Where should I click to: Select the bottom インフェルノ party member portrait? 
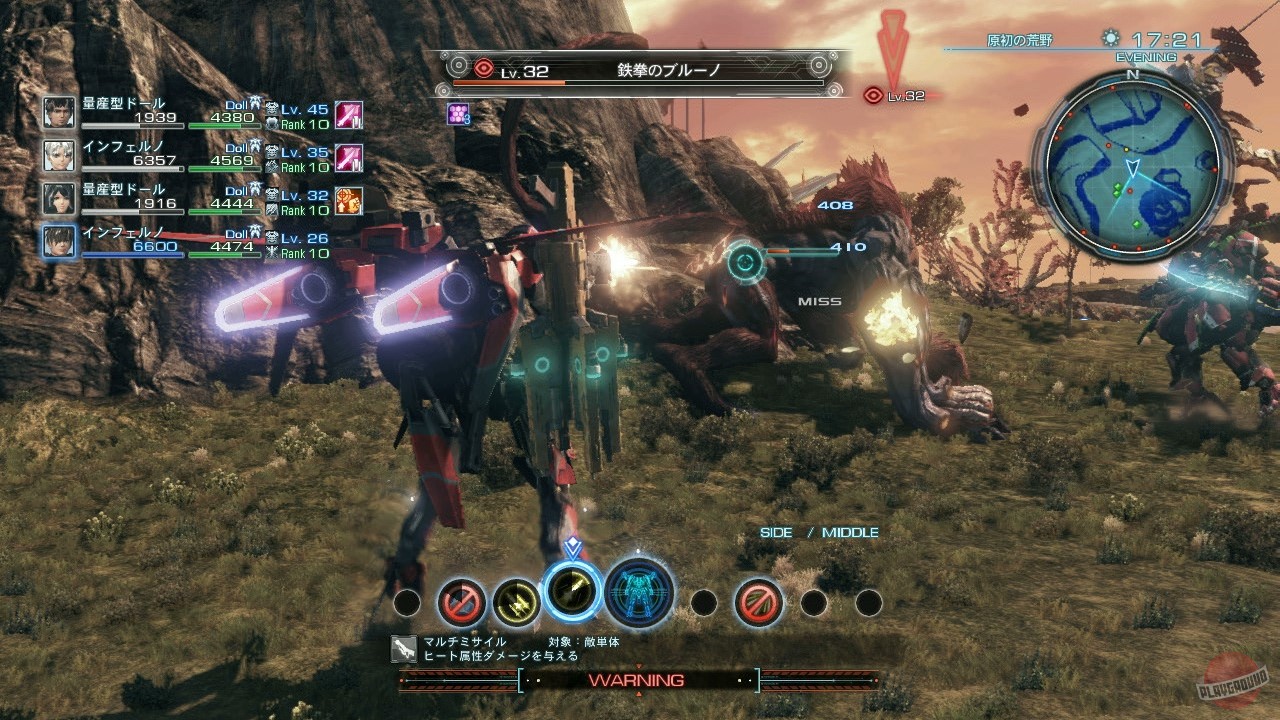pyautogui.click(x=57, y=242)
